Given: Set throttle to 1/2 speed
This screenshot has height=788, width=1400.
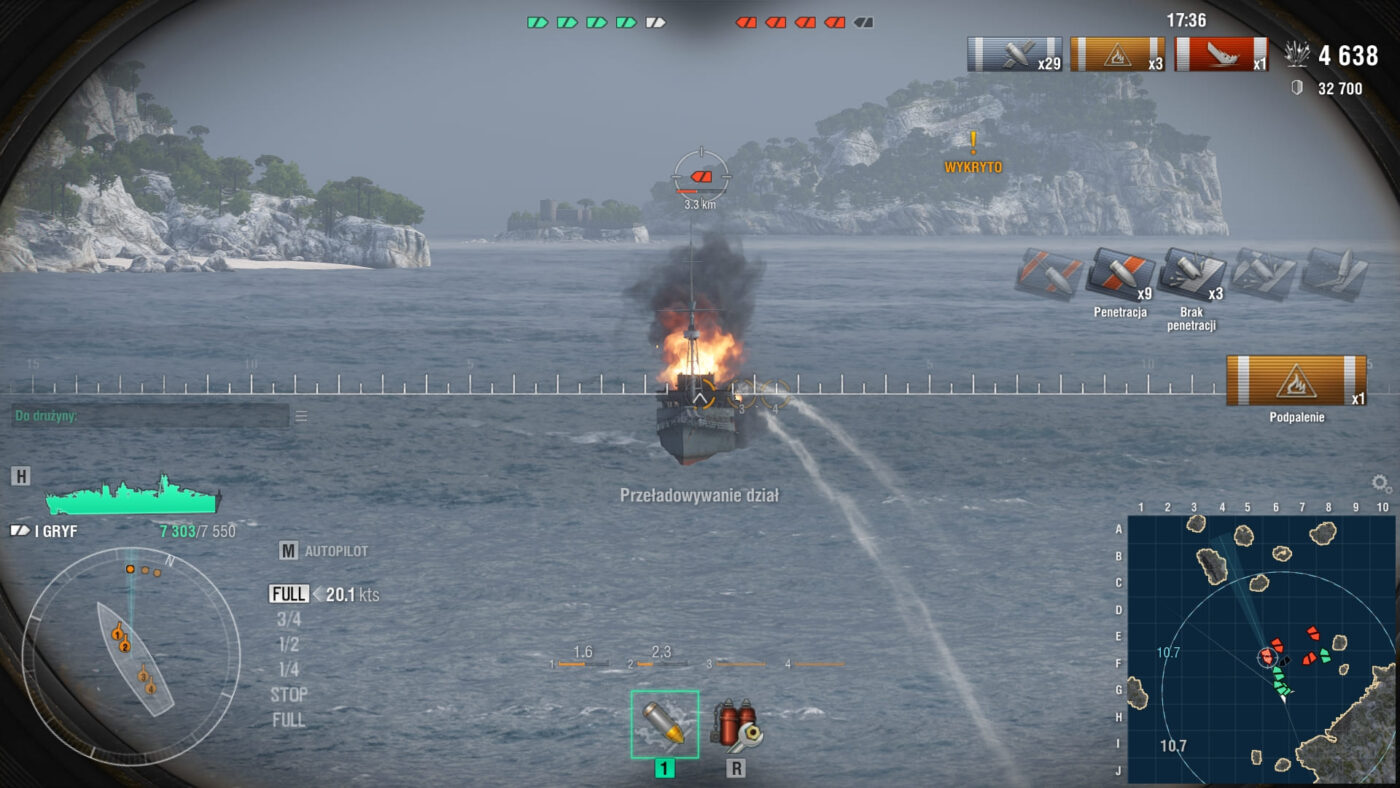Looking at the screenshot, I should pyautogui.click(x=288, y=644).
